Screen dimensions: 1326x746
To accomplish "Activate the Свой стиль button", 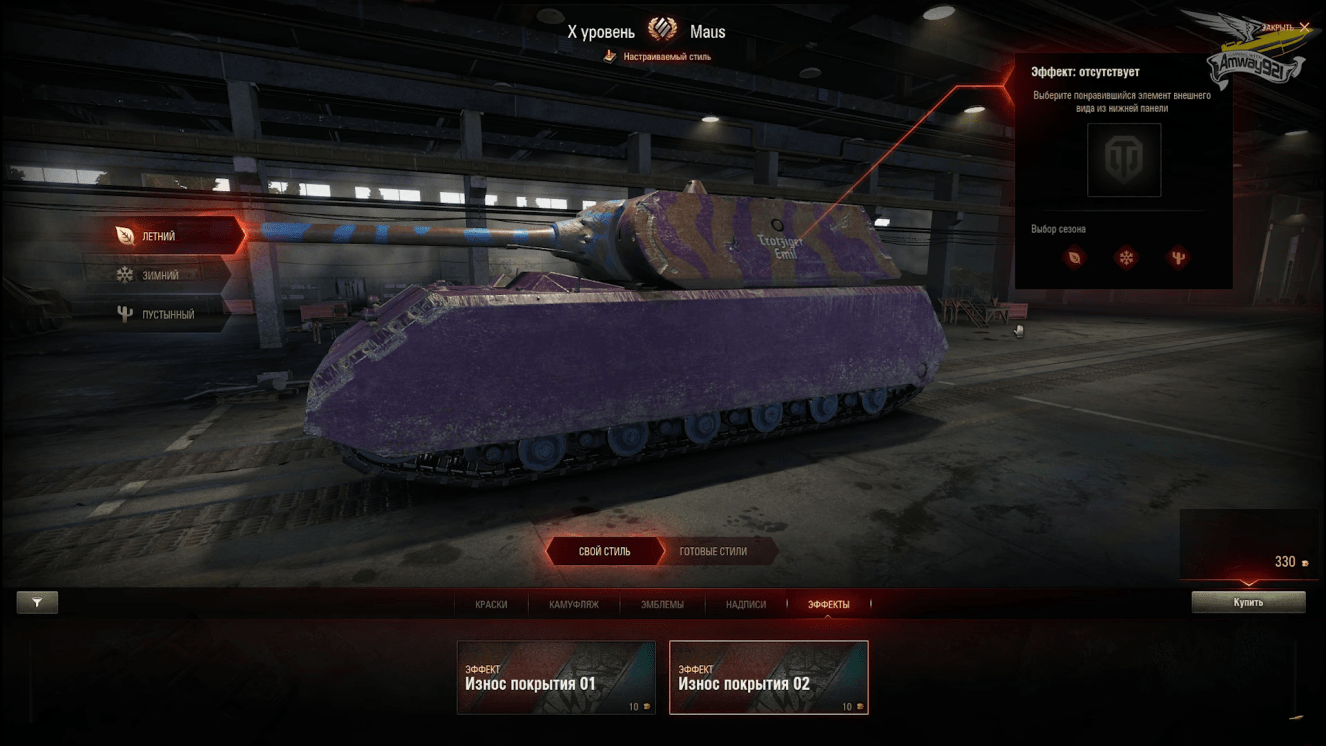I will tap(604, 551).
